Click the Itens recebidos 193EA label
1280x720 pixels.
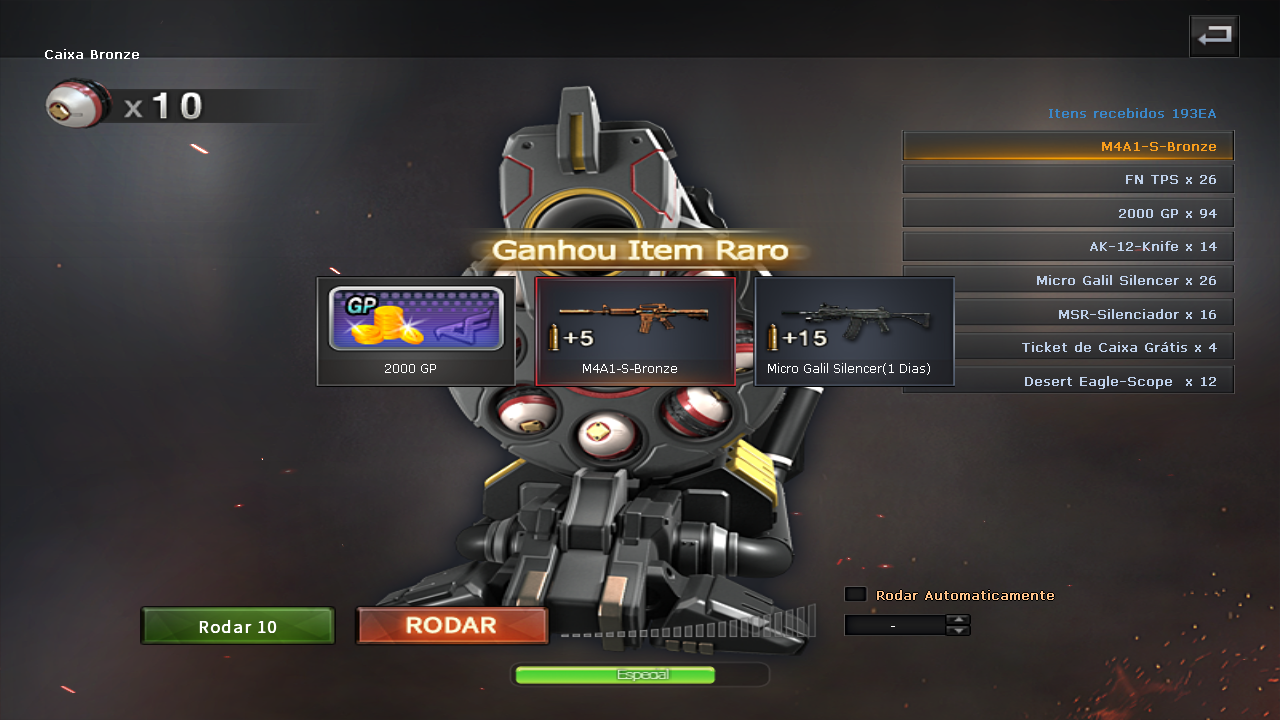[x=1131, y=113]
